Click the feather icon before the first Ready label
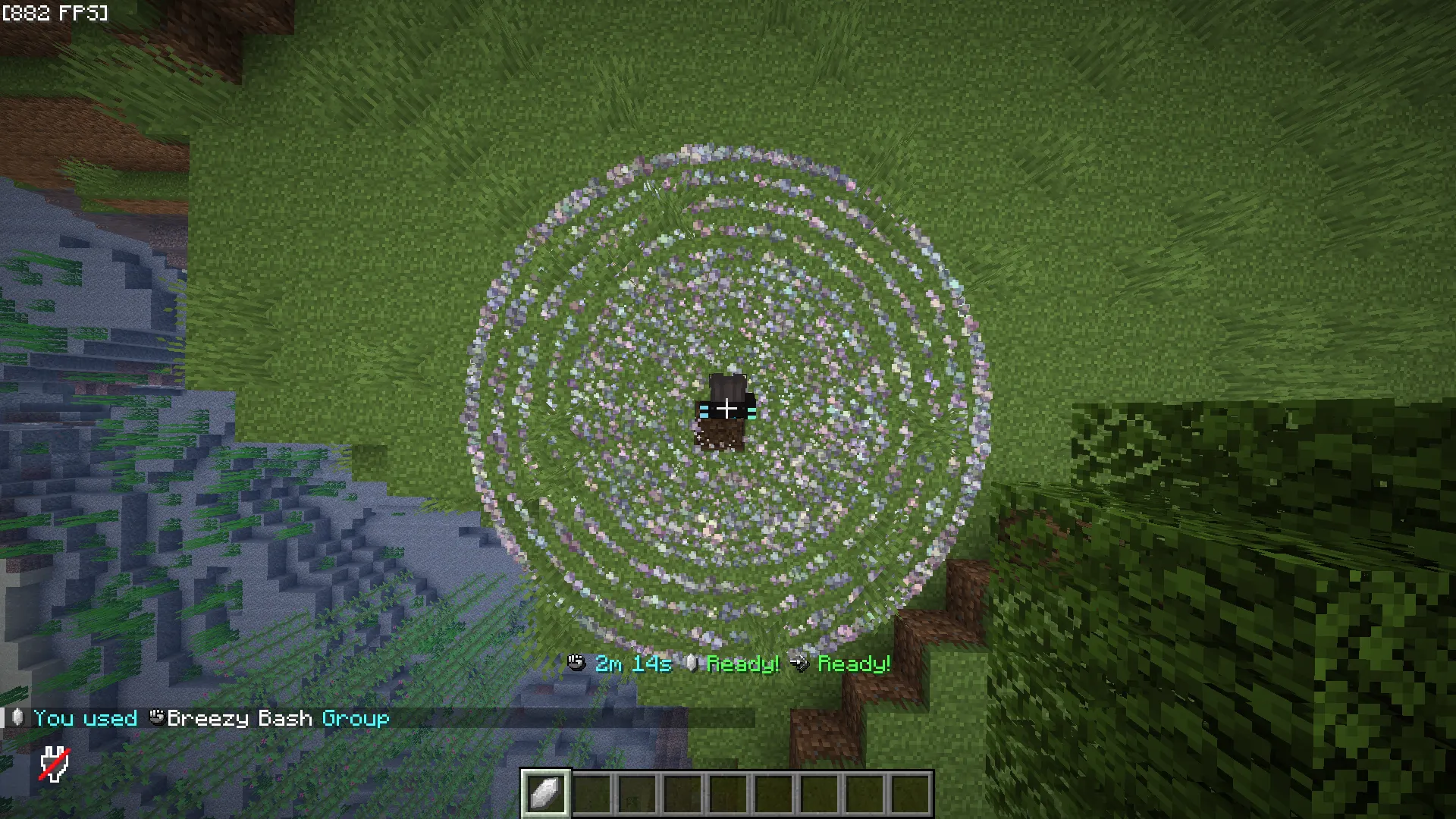1456x819 pixels. pyautogui.click(x=691, y=664)
